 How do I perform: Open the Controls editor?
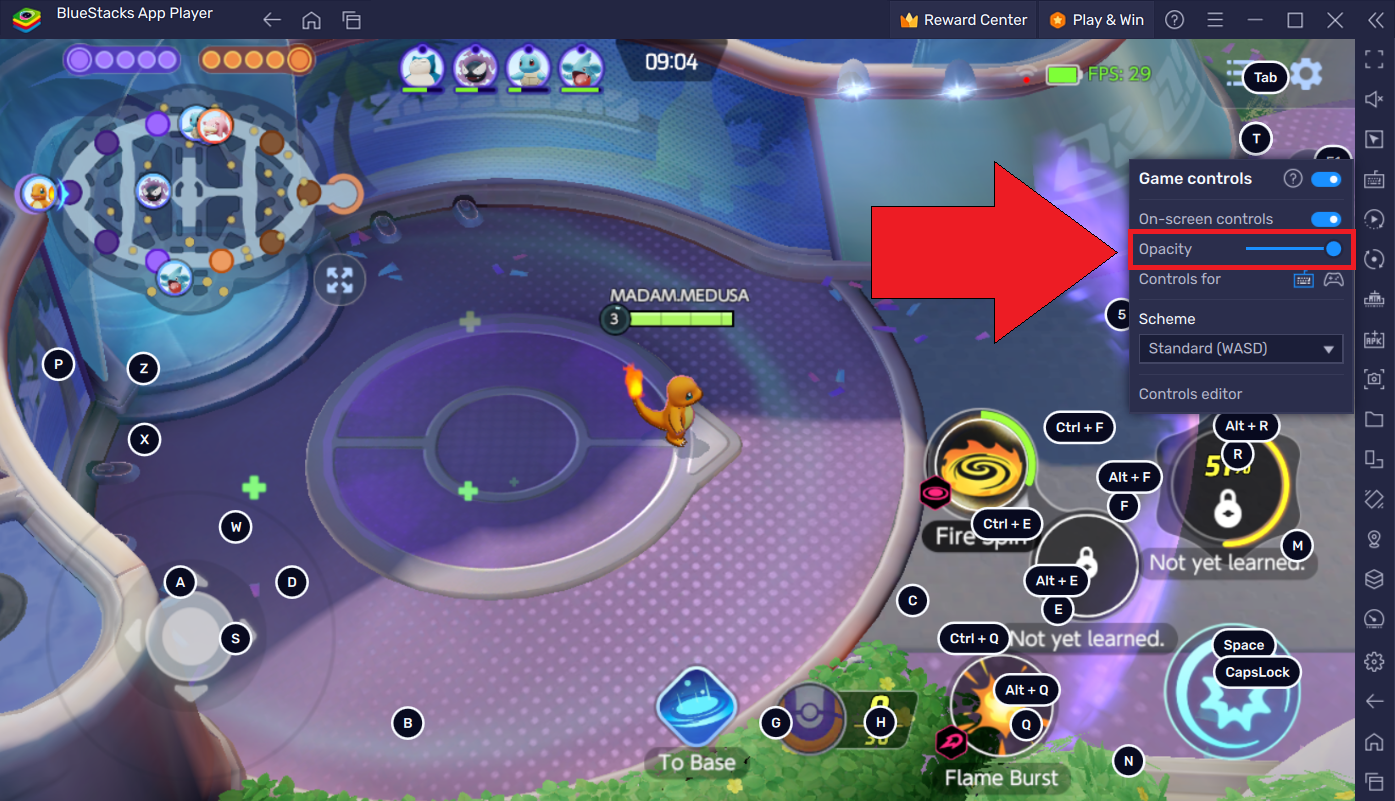click(1190, 393)
